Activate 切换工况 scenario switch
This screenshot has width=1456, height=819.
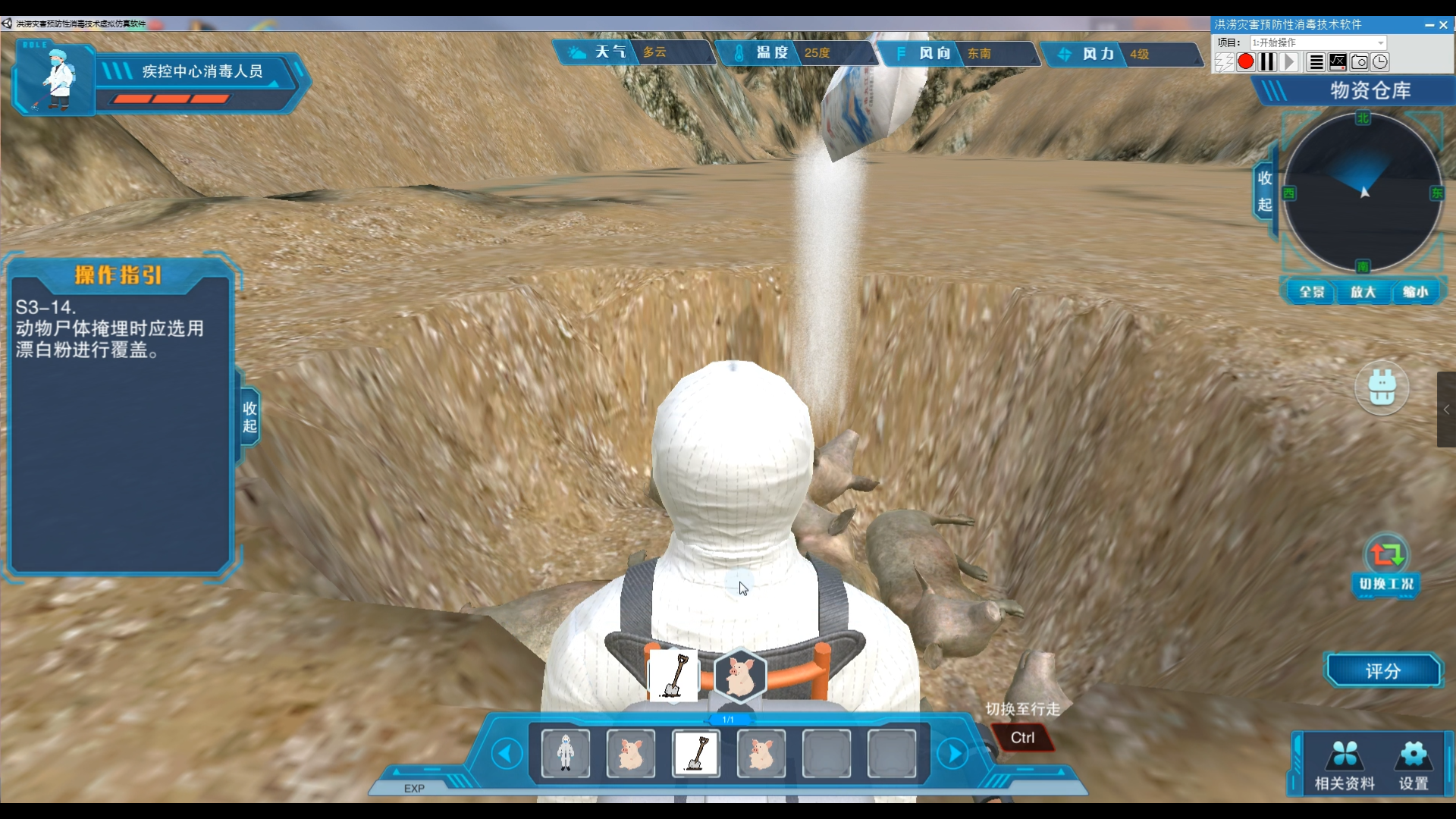click(x=1386, y=565)
